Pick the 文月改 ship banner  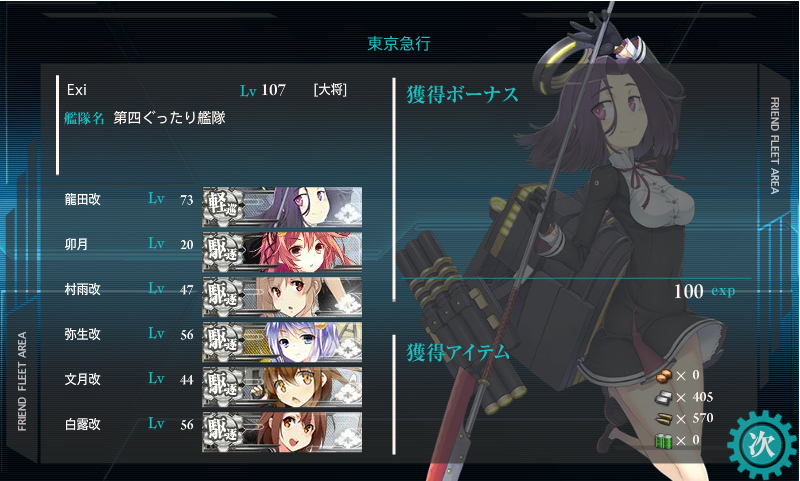point(282,386)
